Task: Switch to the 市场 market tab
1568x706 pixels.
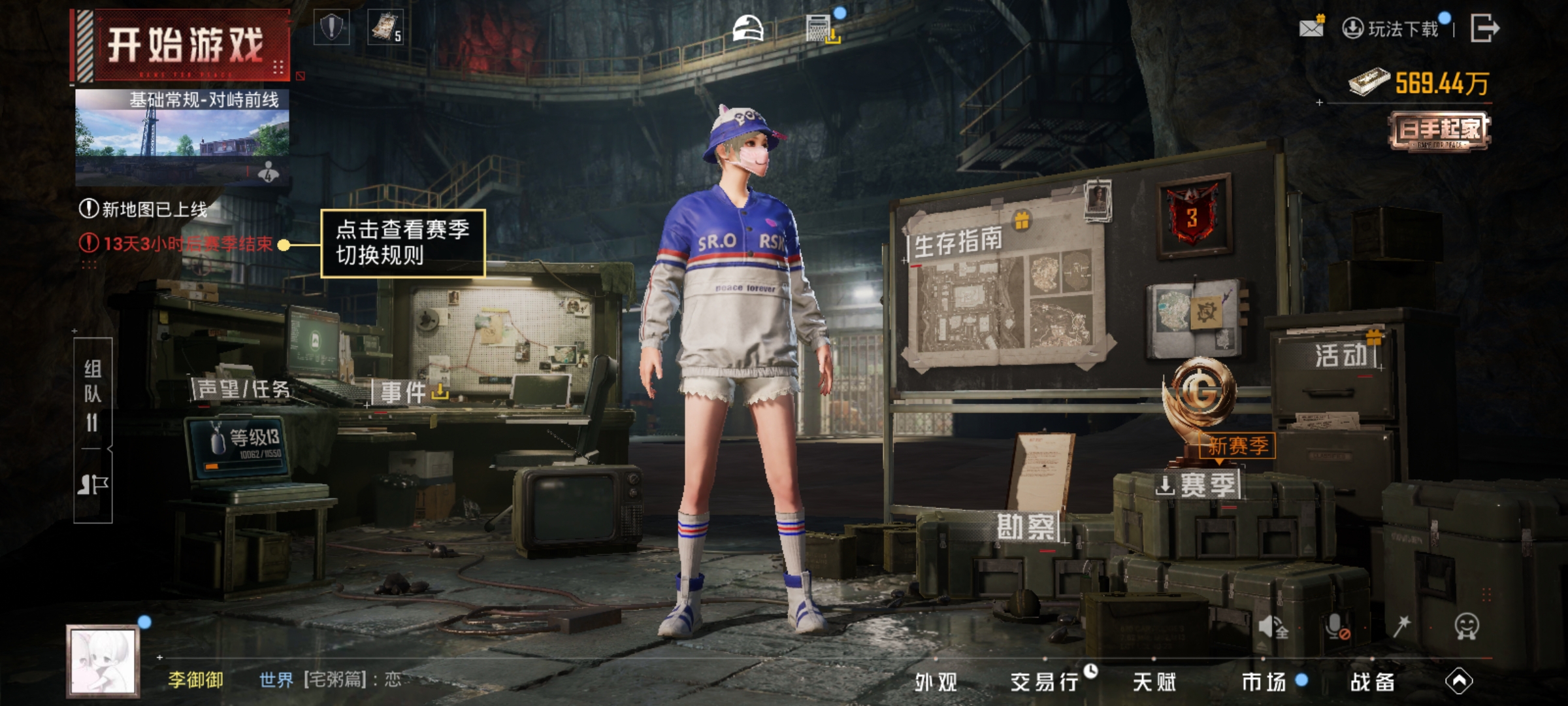Action: click(x=1264, y=682)
